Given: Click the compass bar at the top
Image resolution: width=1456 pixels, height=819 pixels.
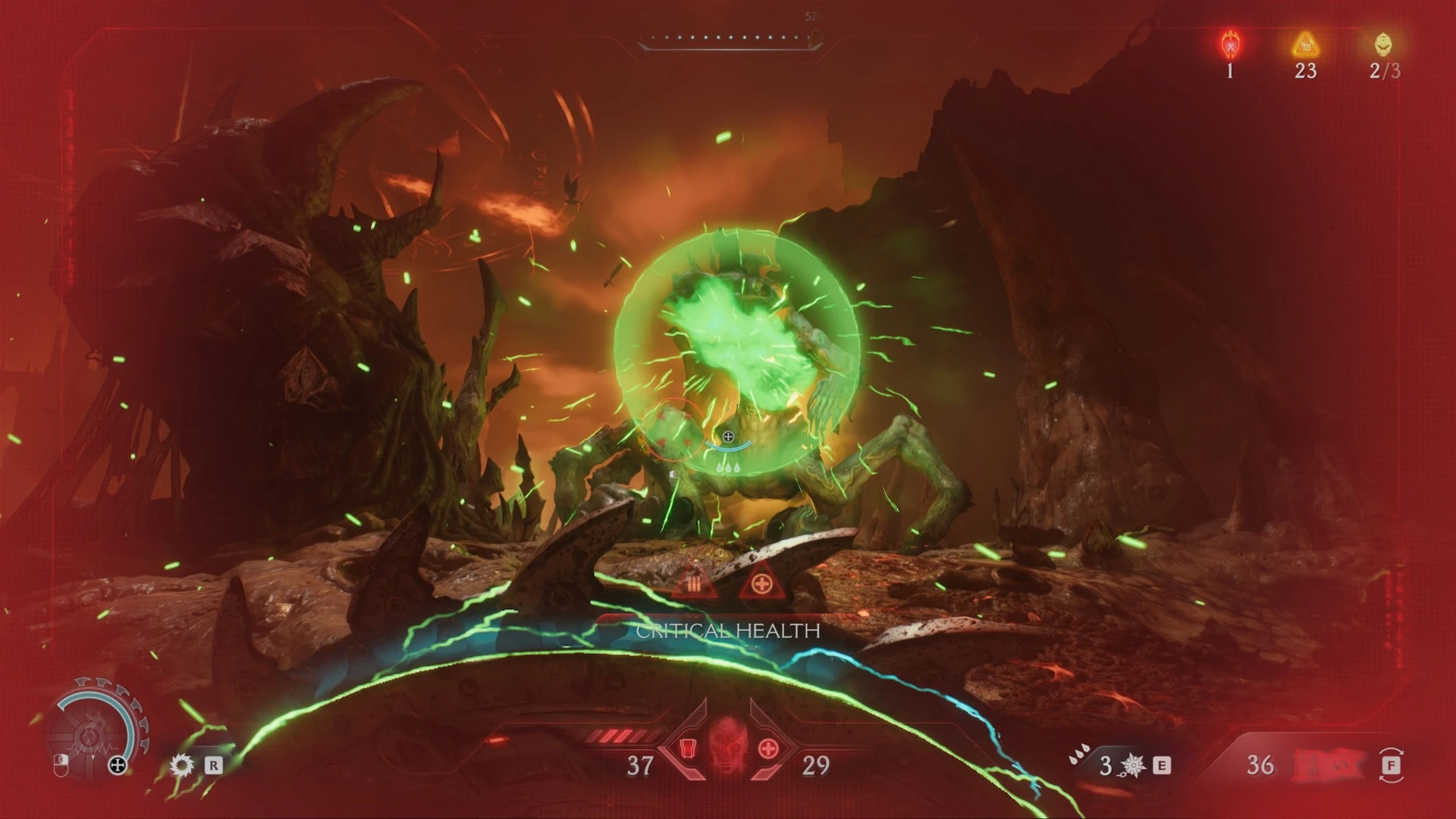Looking at the screenshot, I should point(730,39).
